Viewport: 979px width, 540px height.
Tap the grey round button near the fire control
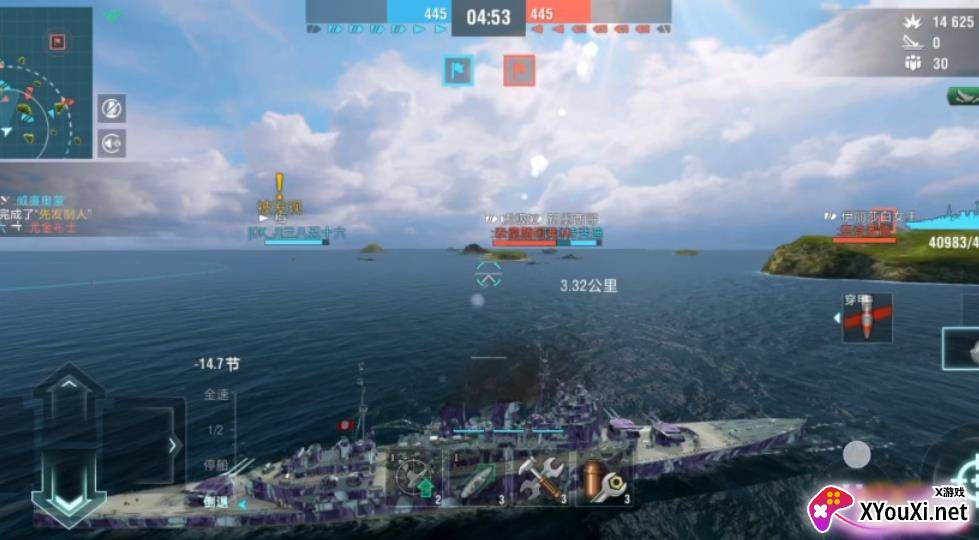pyautogui.click(x=856, y=455)
